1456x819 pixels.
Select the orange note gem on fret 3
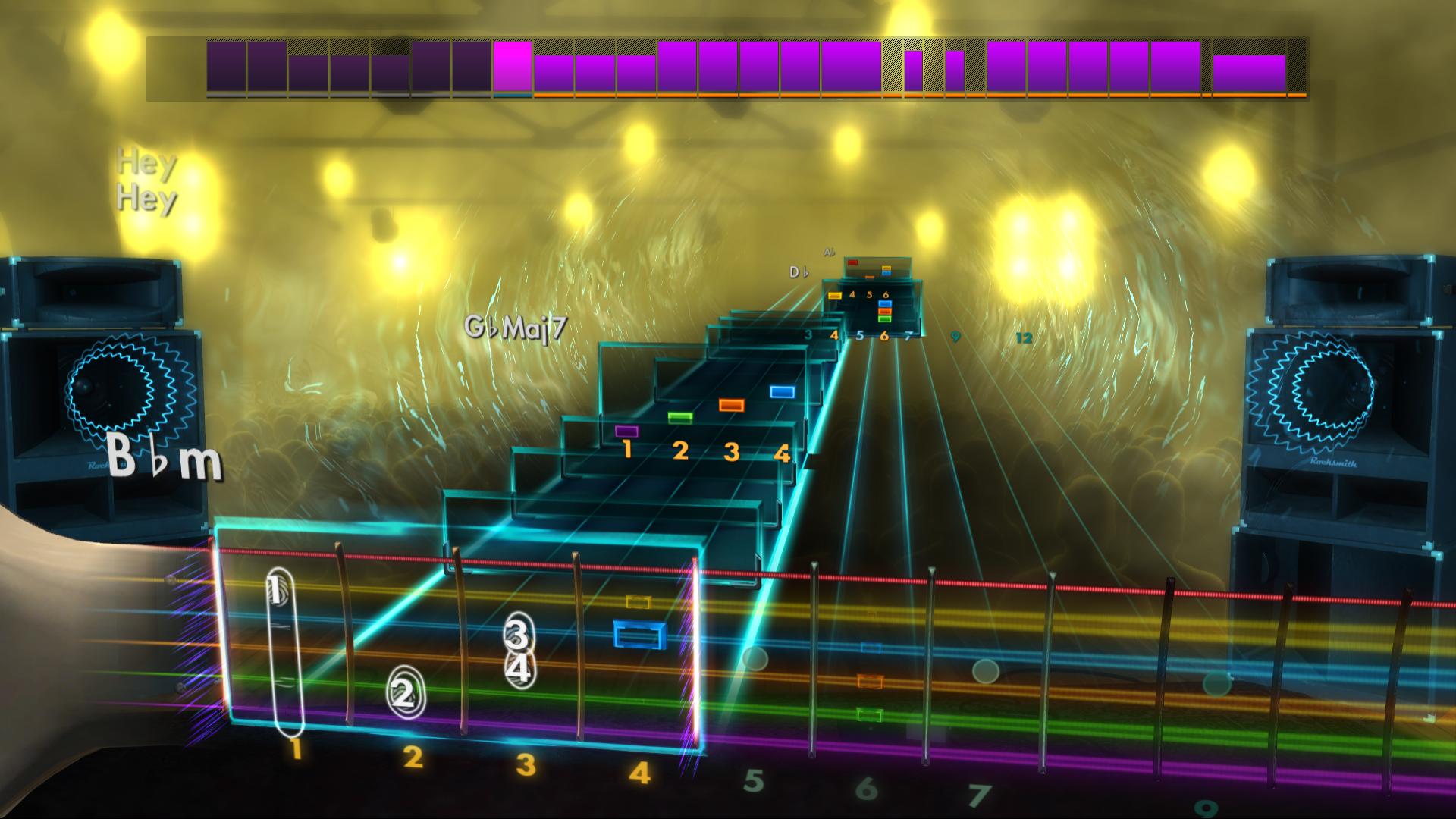coord(730,406)
